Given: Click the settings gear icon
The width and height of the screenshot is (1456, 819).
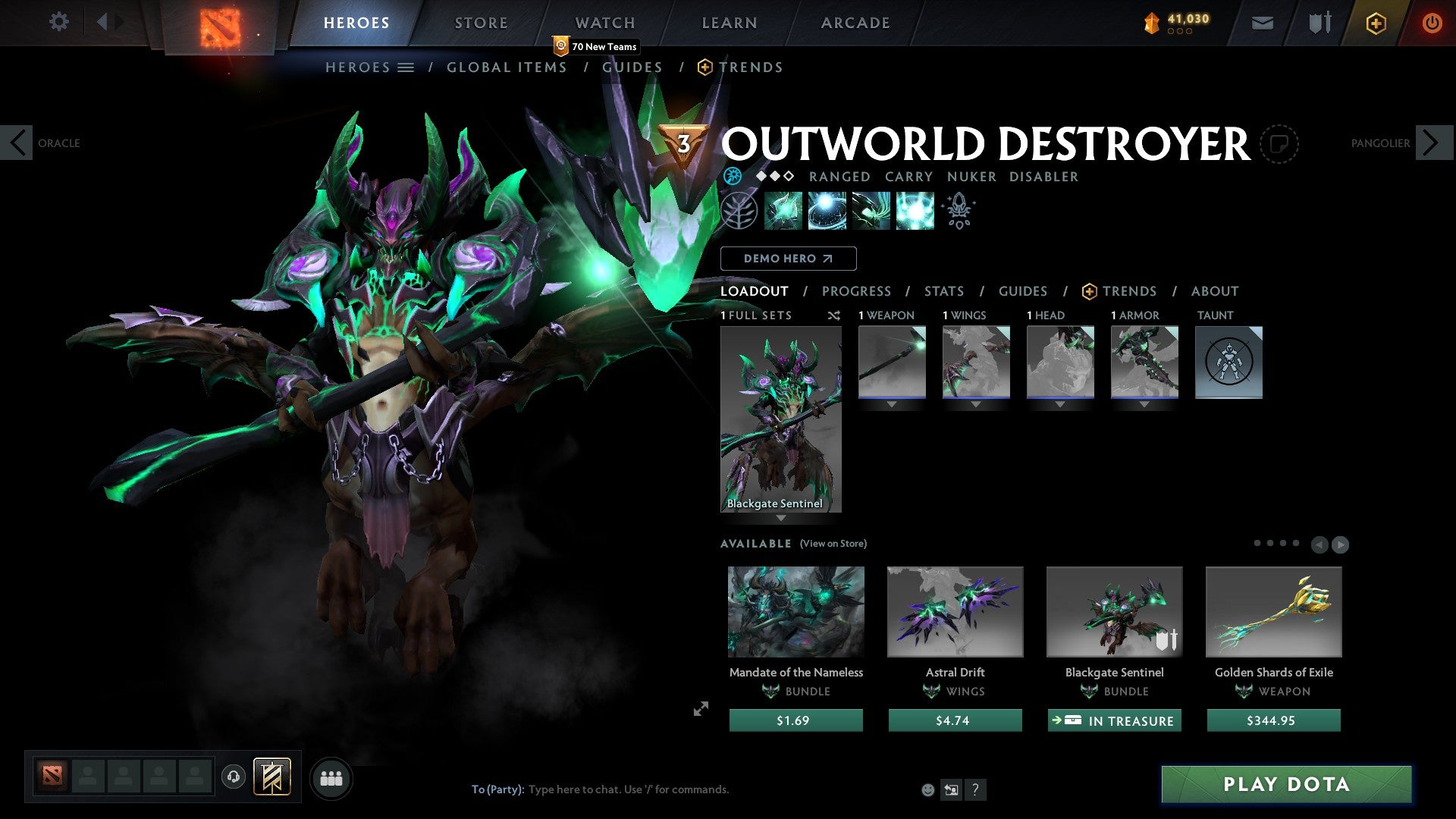Looking at the screenshot, I should [x=59, y=22].
